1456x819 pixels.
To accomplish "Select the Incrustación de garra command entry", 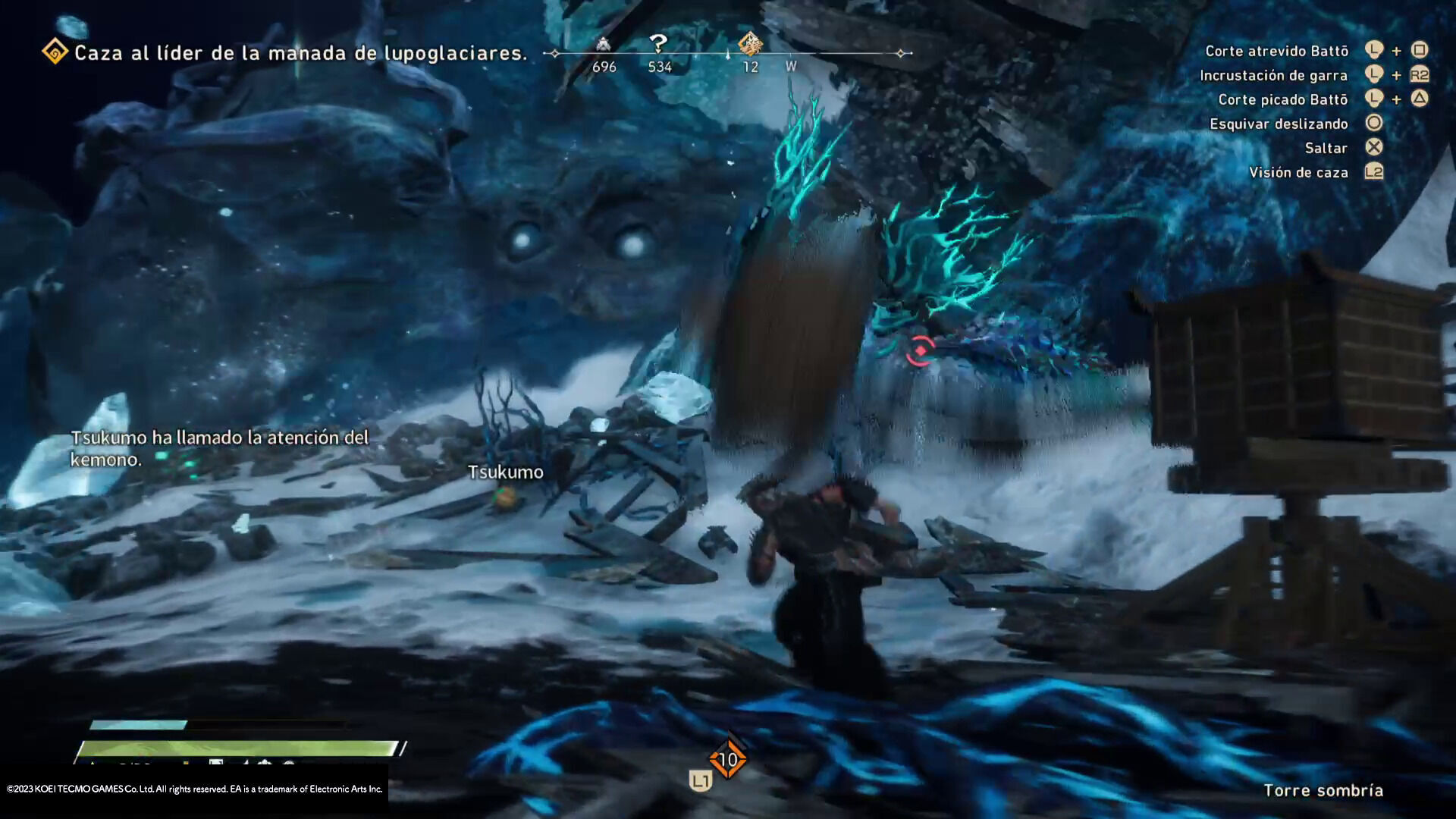I will tap(1273, 75).
